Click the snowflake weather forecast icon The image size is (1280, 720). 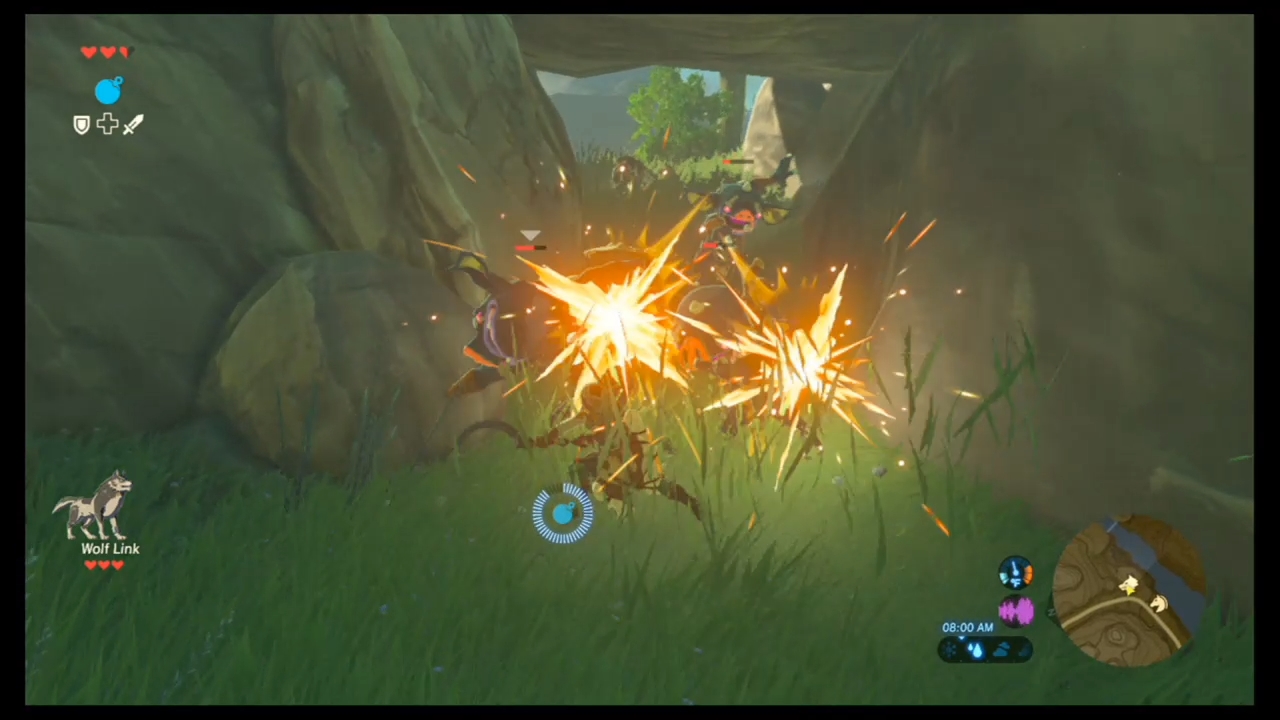[x=949, y=648]
